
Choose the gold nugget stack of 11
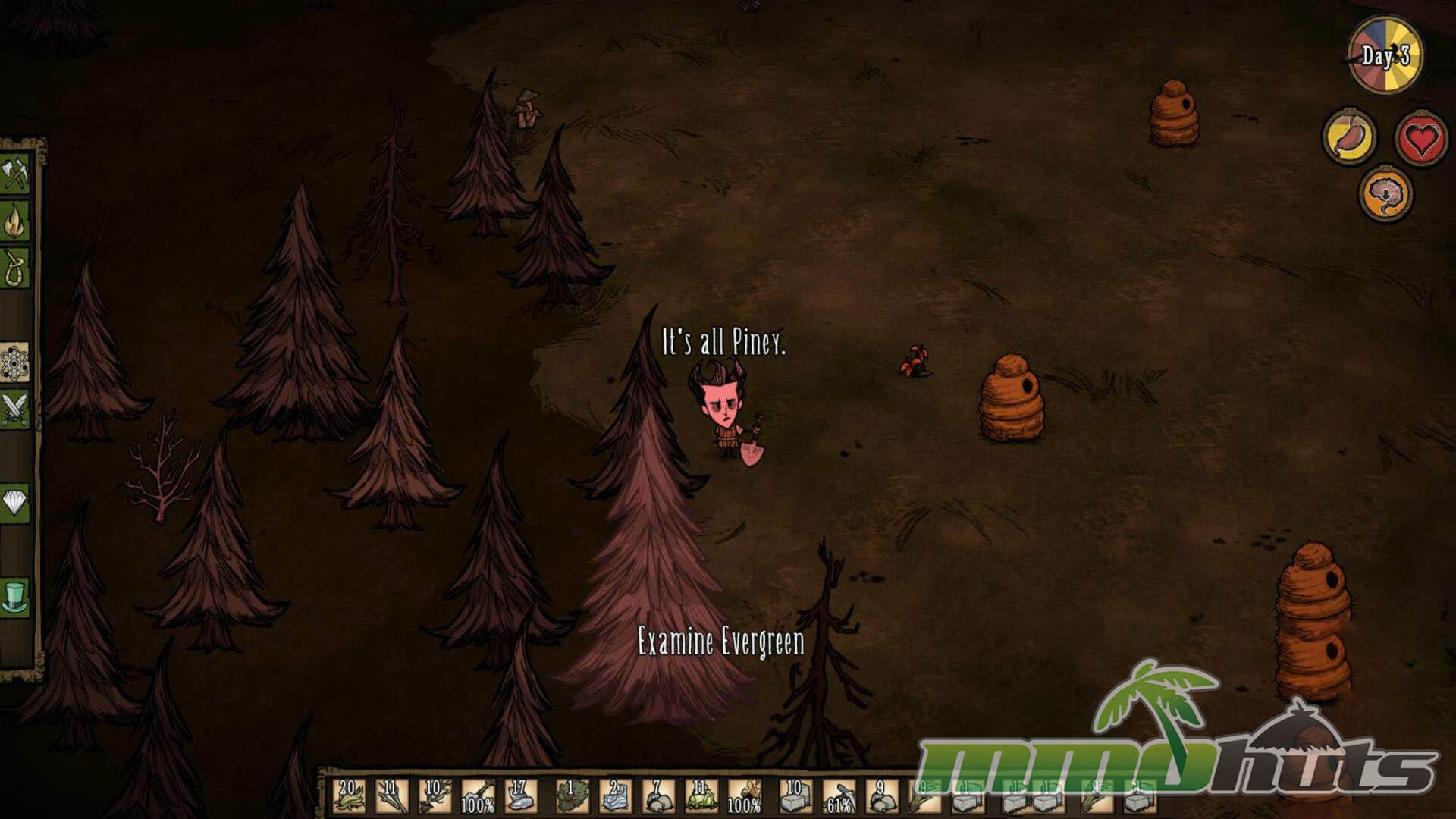(x=701, y=796)
